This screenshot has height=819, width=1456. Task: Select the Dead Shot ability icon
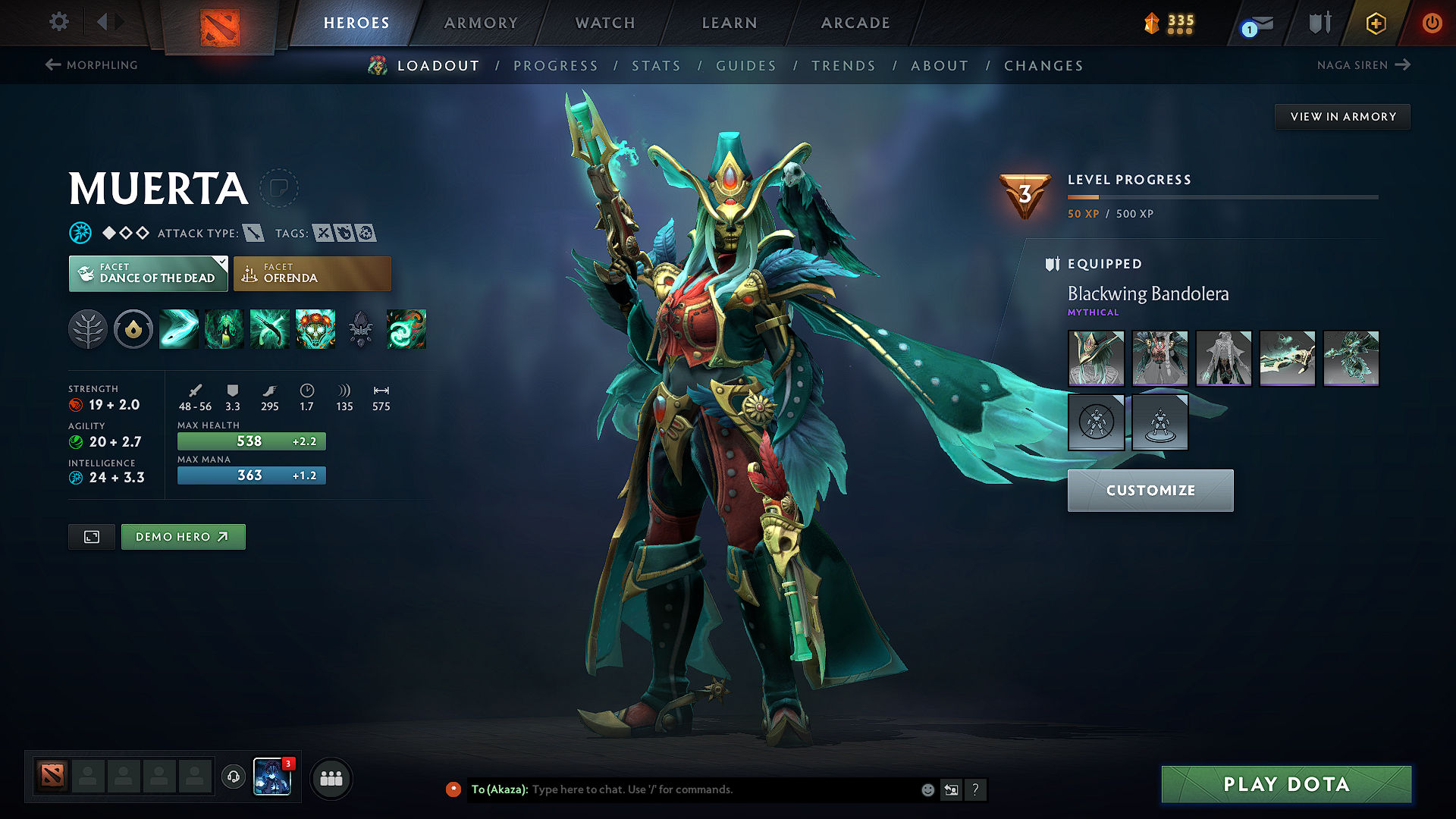[x=178, y=329]
